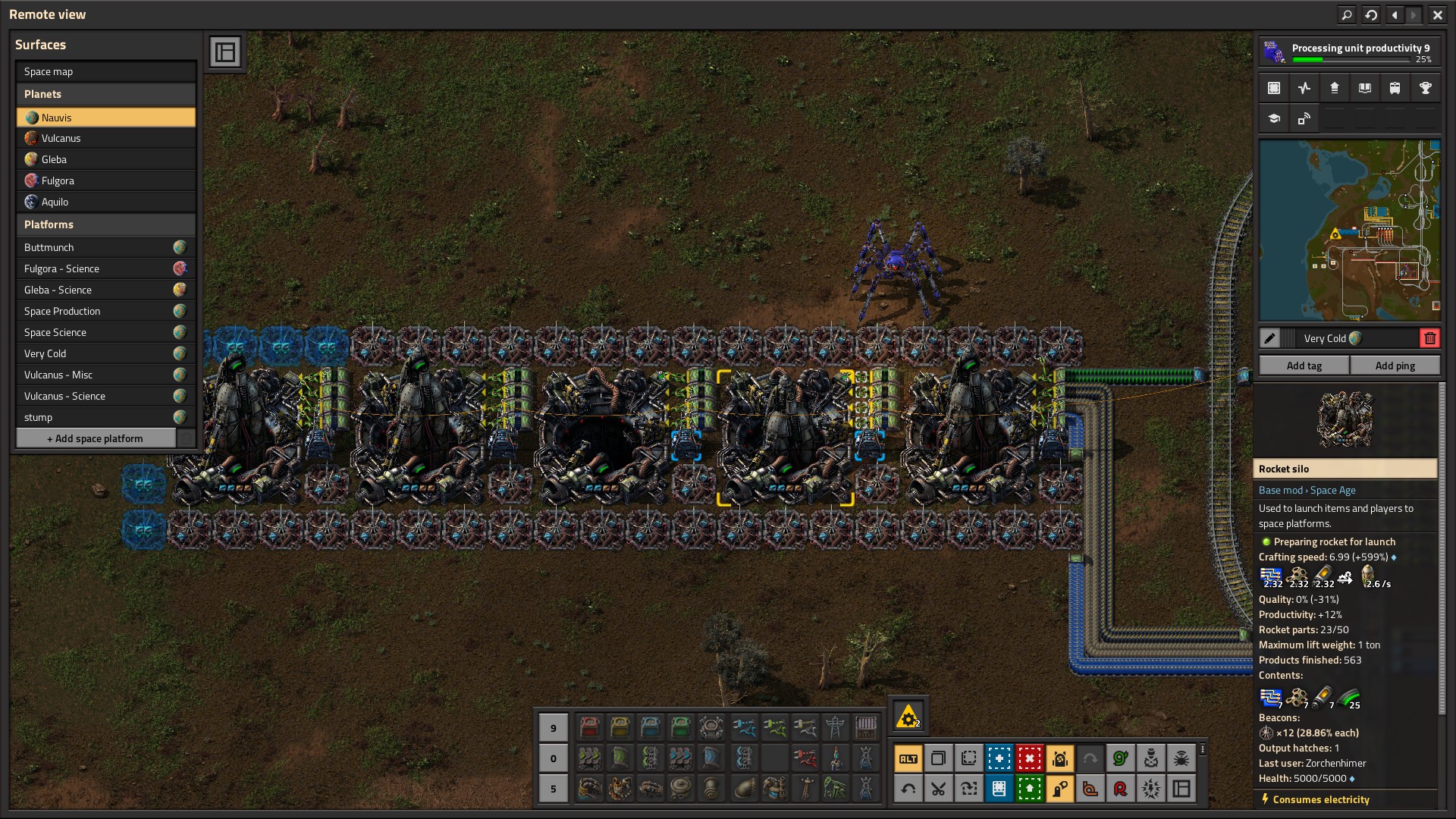
Task: Open Processing unit productivity 9 research
Action: [1348, 52]
